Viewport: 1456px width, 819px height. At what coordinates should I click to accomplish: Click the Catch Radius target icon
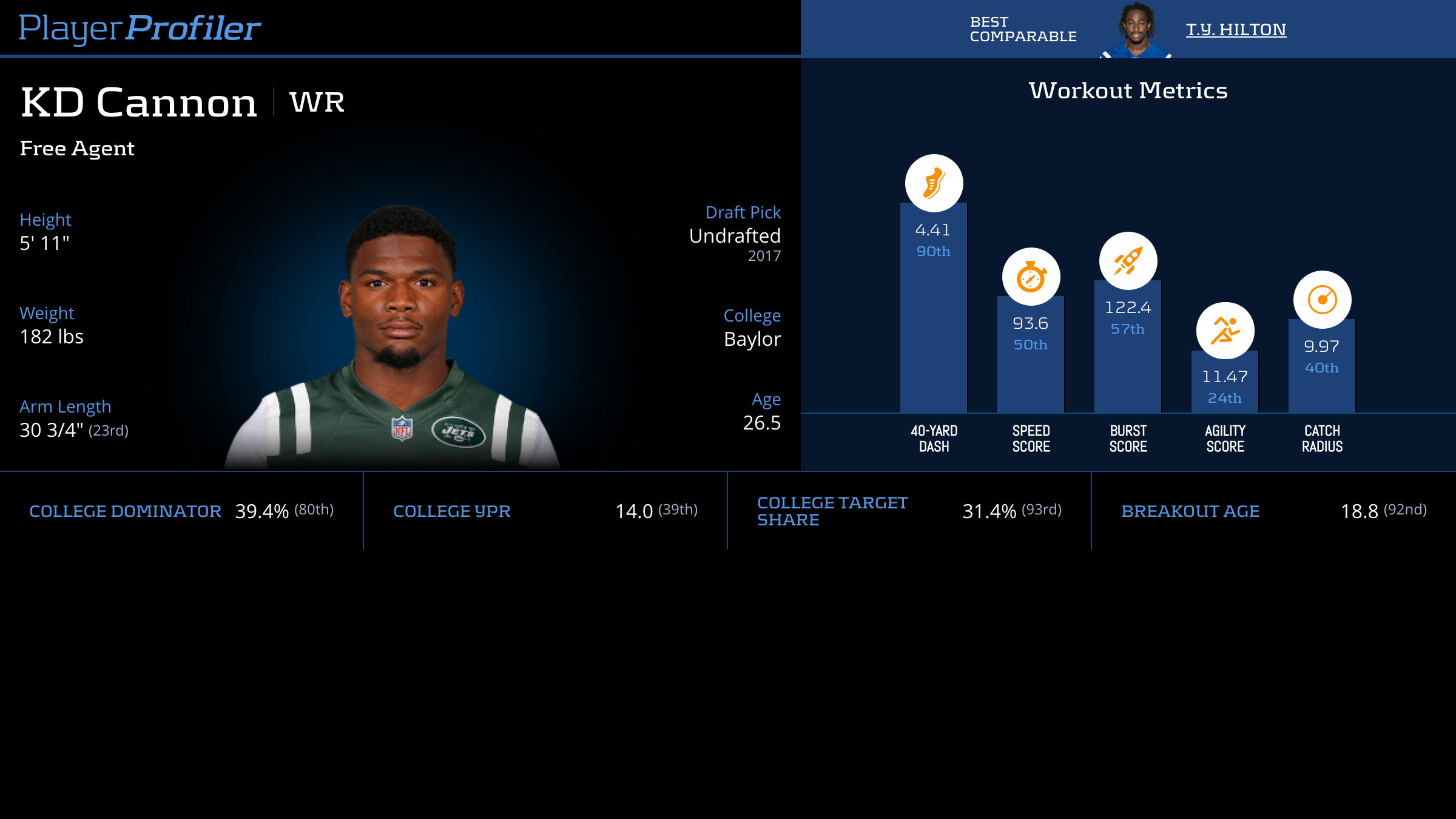point(1322,300)
